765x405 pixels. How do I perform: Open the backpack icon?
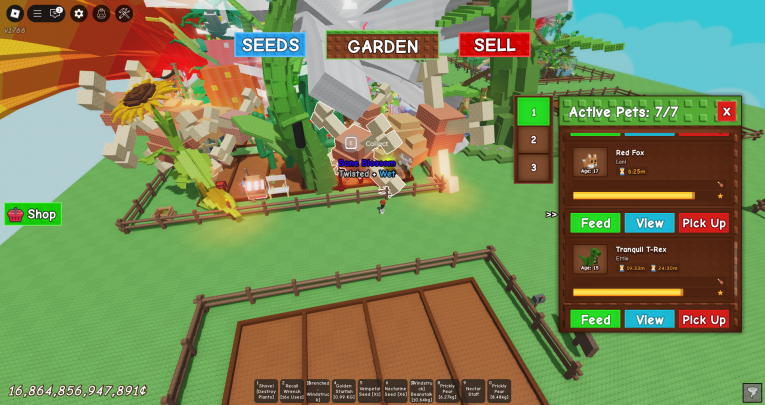101,13
